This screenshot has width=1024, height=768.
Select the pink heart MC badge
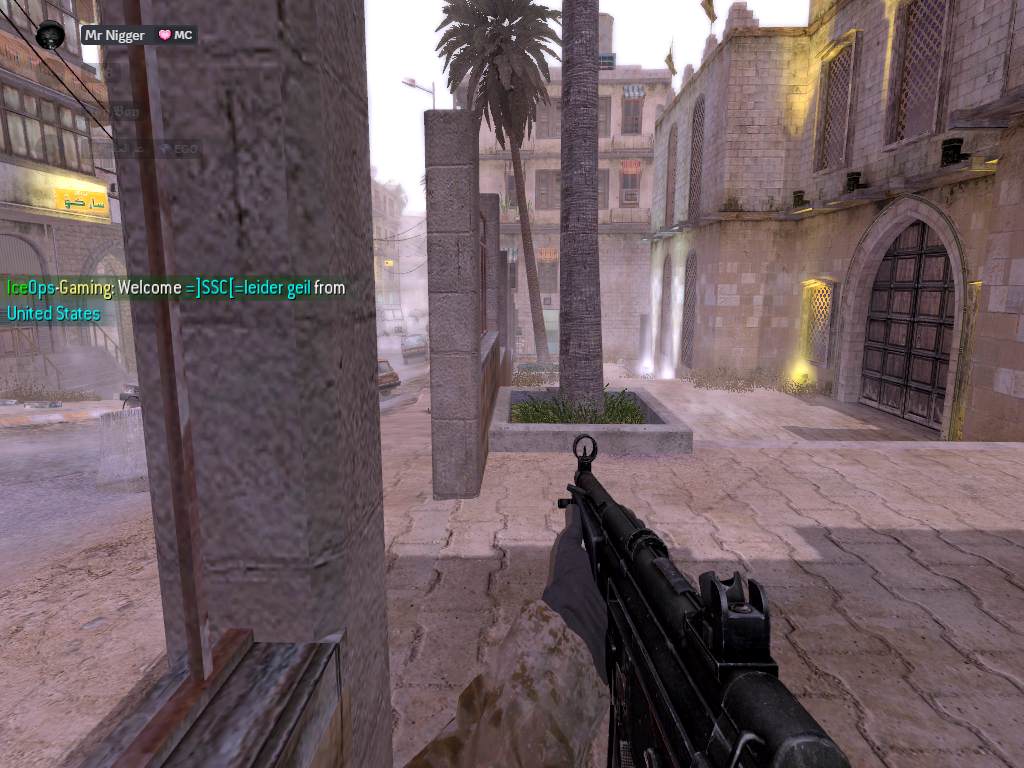(x=175, y=35)
